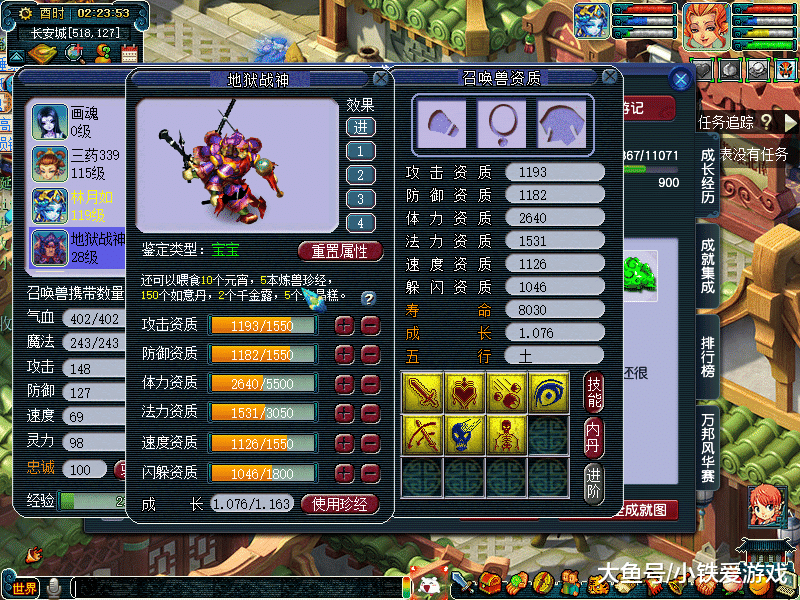Click the 使用珍经 button
Image resolution: width=800 pixels, height=600 pixels.
(340, 504)
